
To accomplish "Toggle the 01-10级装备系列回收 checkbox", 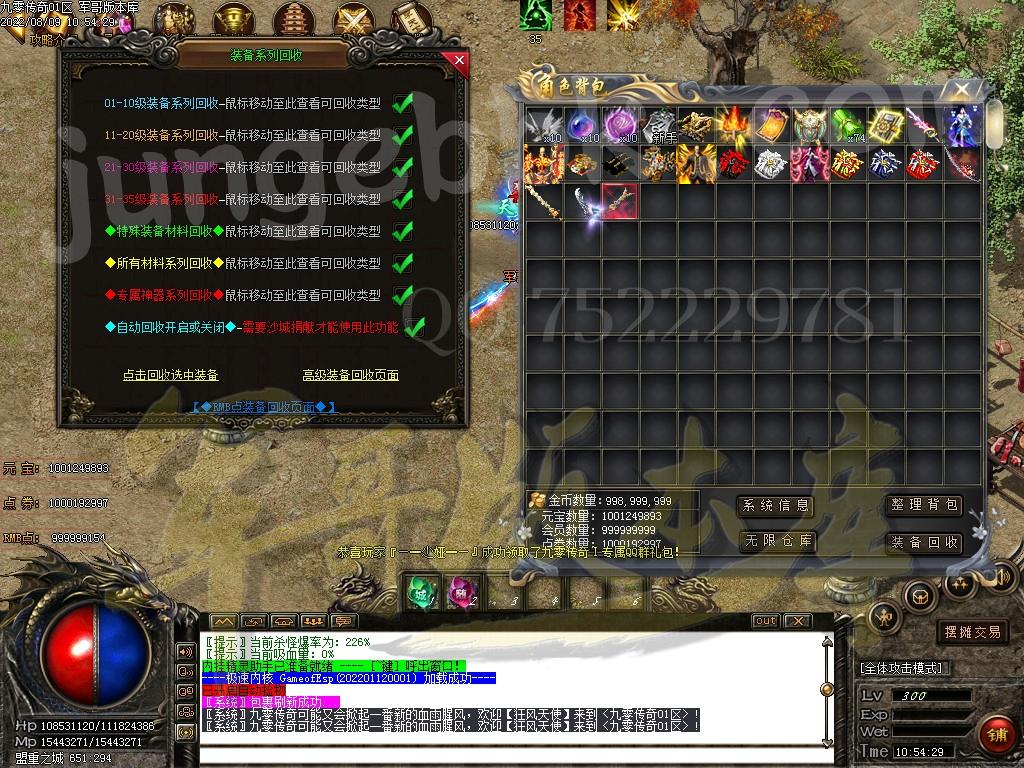I will [x=403, y=104].
